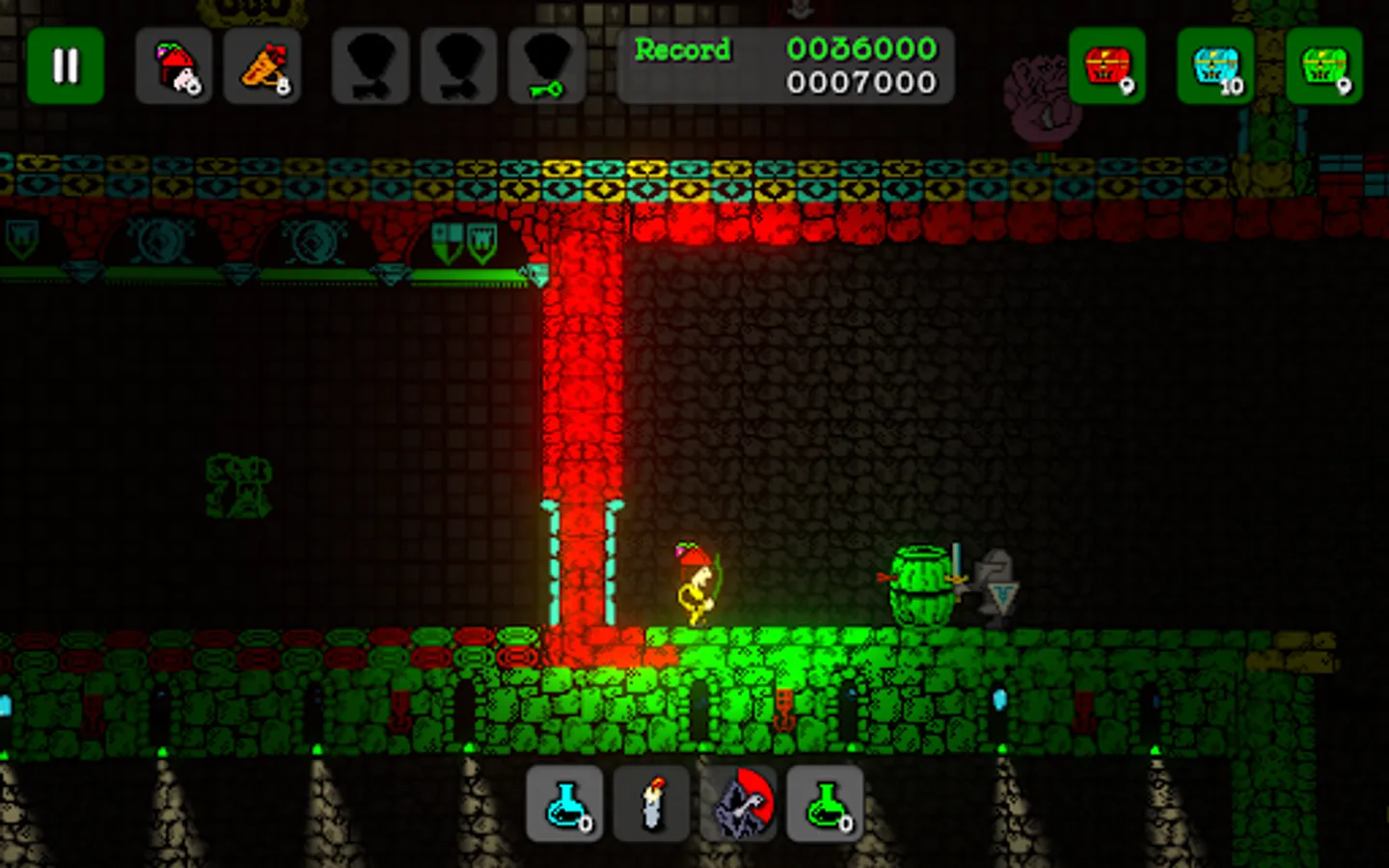Select the silhouette slot with green key
The height and width of the screenshot is (868, 1389).
547,66
